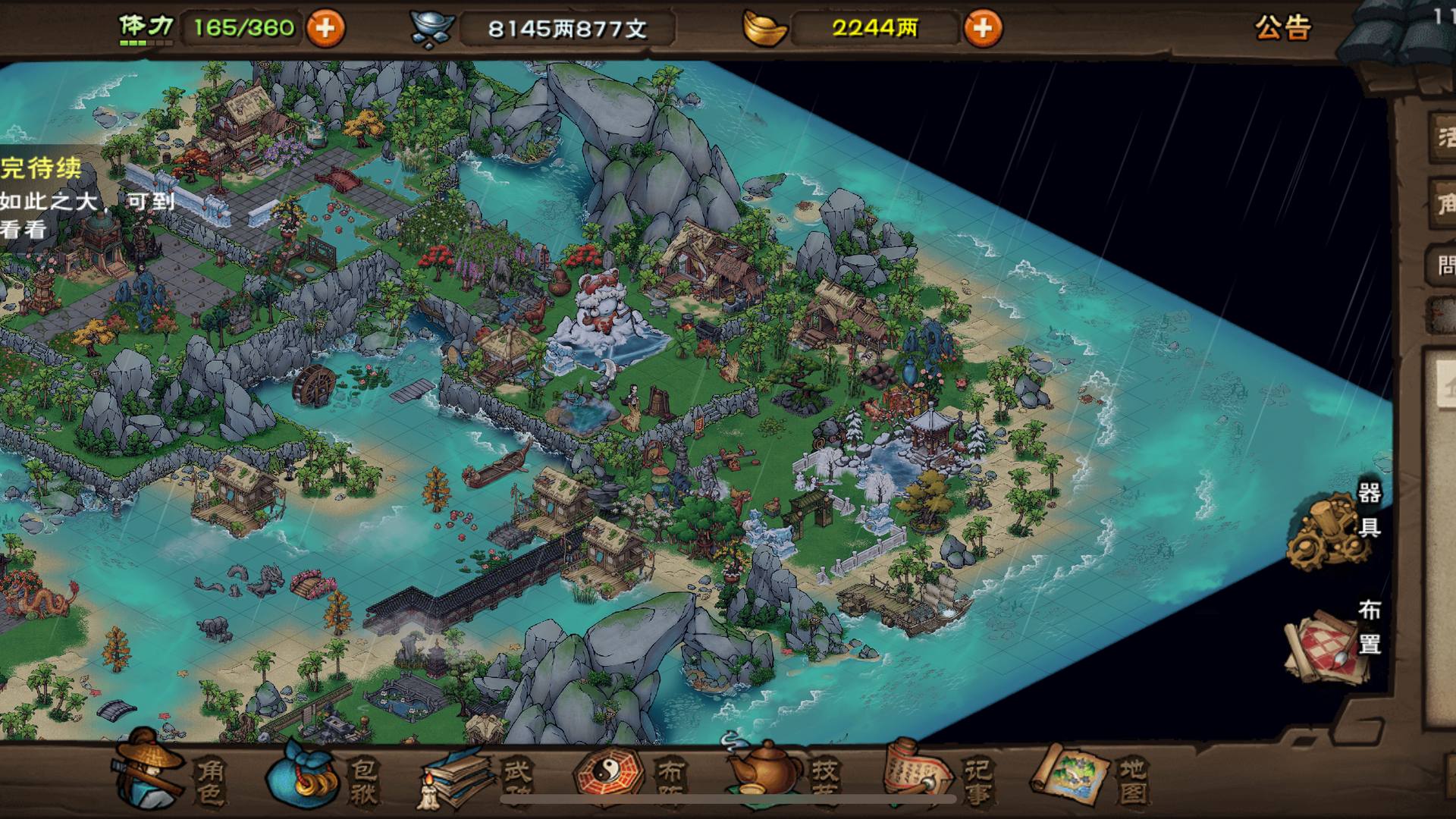Open the 公告 announcements
1456x819 pixels.
(x=1282, y=28)
